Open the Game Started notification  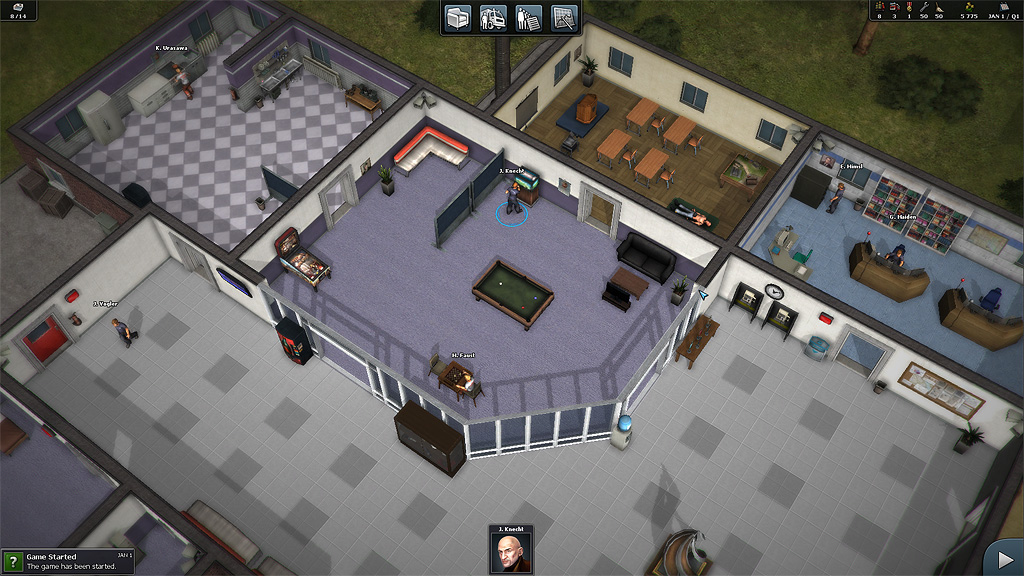[x=68, y=561]
